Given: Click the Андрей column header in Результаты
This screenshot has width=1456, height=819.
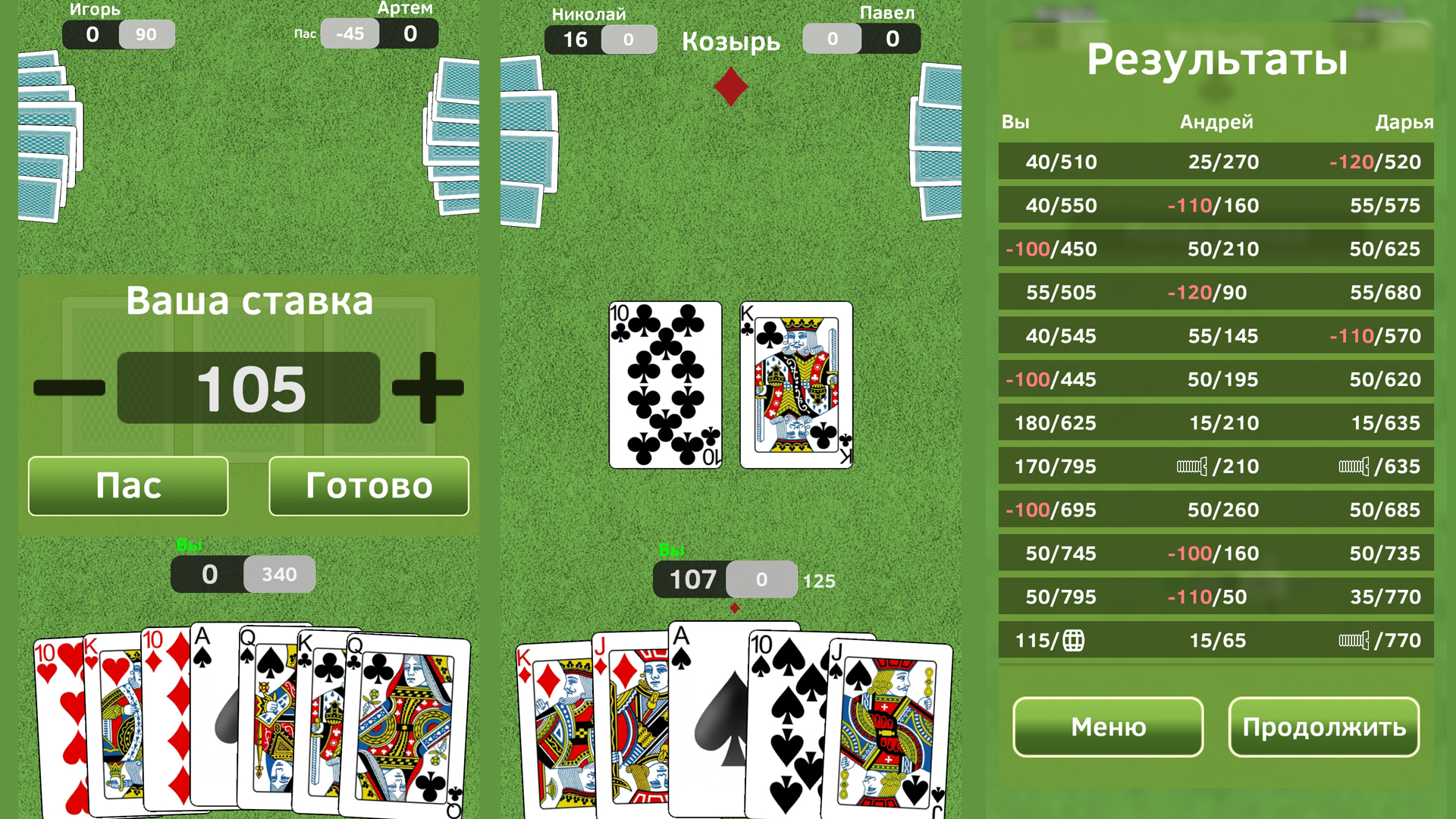Looking at the screenshot, I should [1216, 122].
